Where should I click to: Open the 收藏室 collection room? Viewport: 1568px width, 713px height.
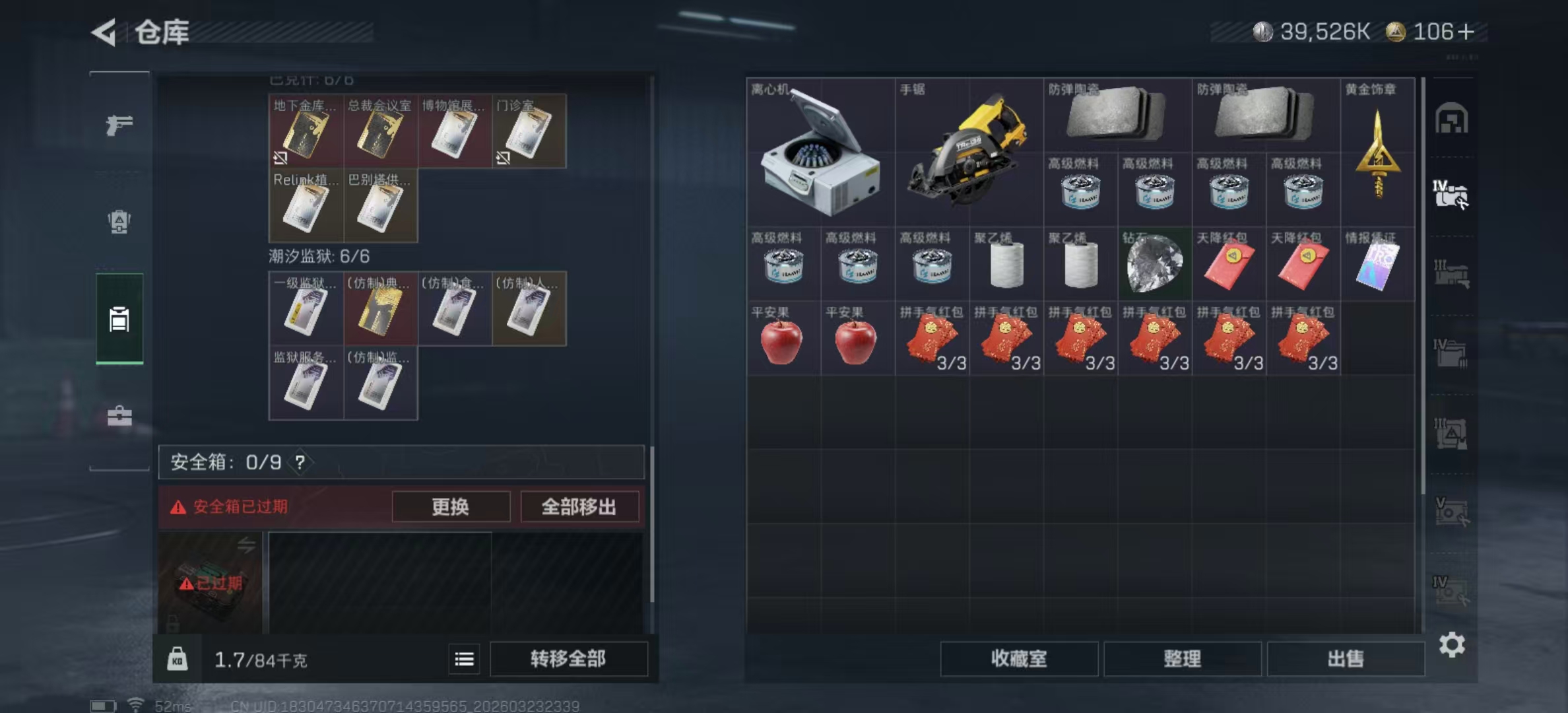pyautogui.click(x=1018, y=659)
